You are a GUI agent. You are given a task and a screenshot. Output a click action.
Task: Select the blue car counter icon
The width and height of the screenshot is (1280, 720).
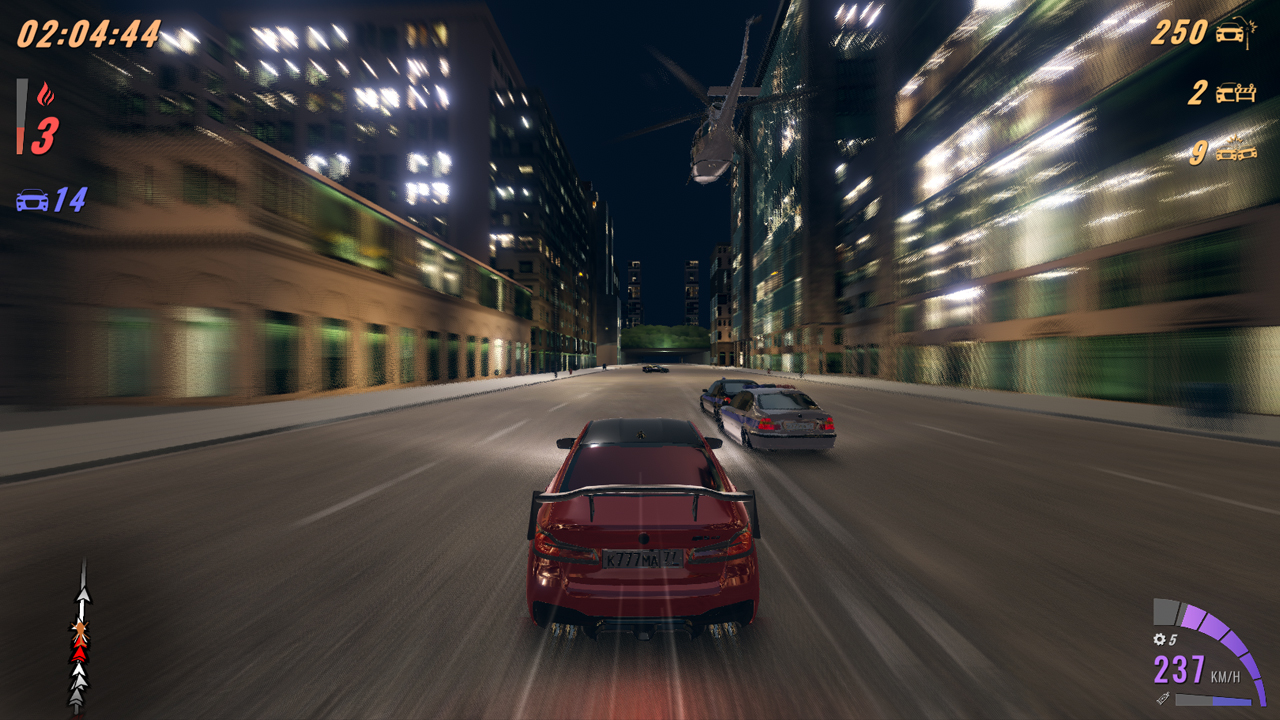tap(31, 198)
